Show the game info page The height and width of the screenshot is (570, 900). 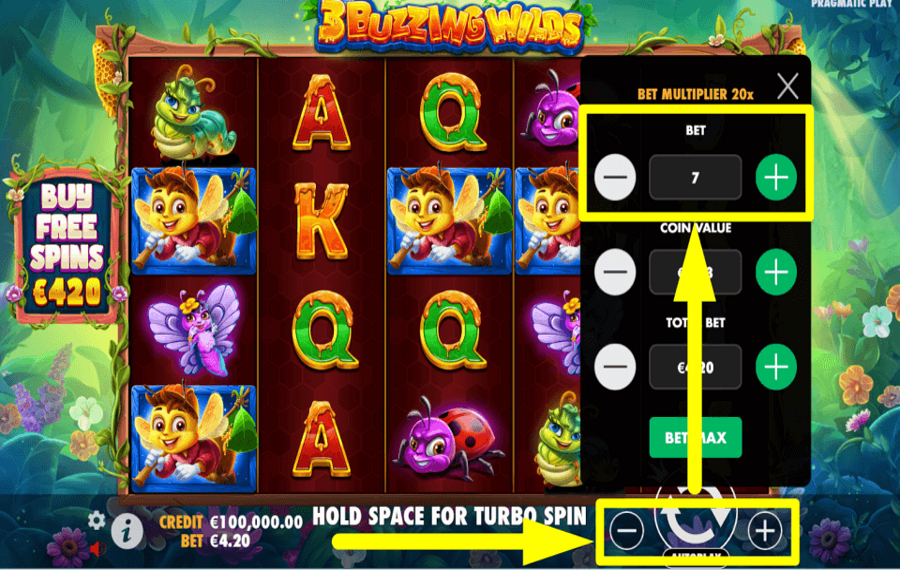point(126,530)
